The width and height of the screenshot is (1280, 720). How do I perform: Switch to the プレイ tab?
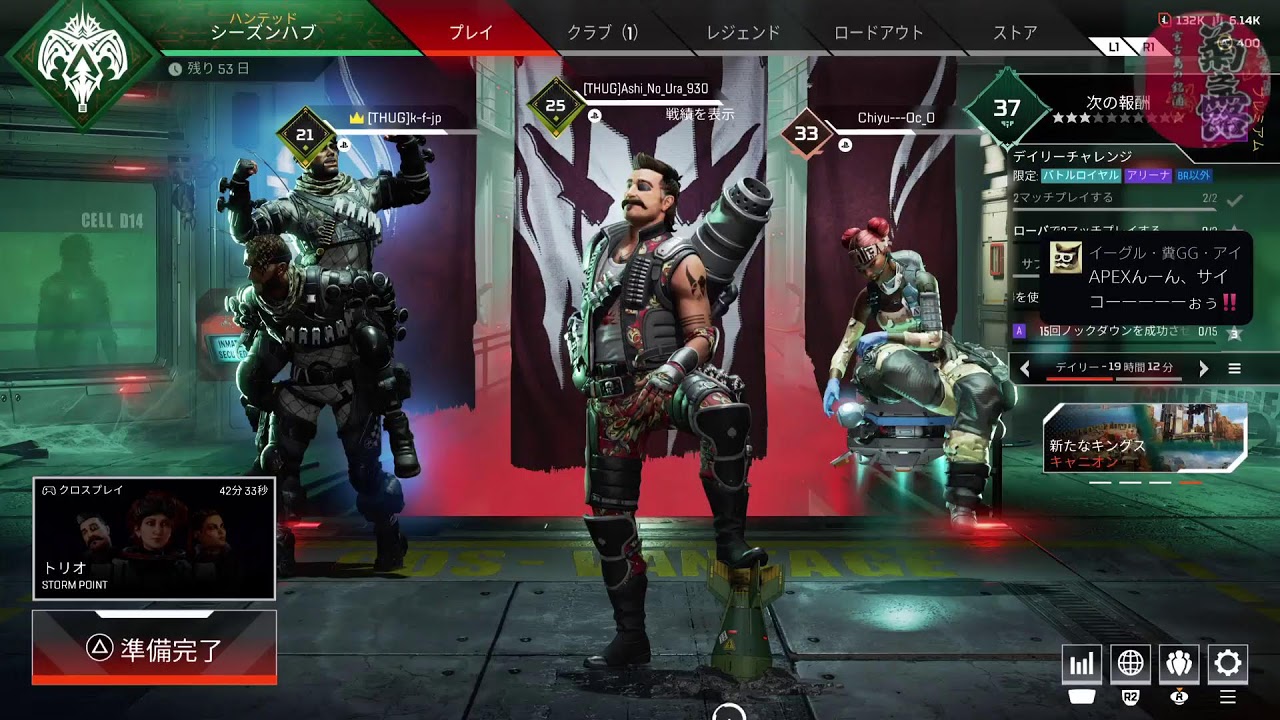point(470,32)
